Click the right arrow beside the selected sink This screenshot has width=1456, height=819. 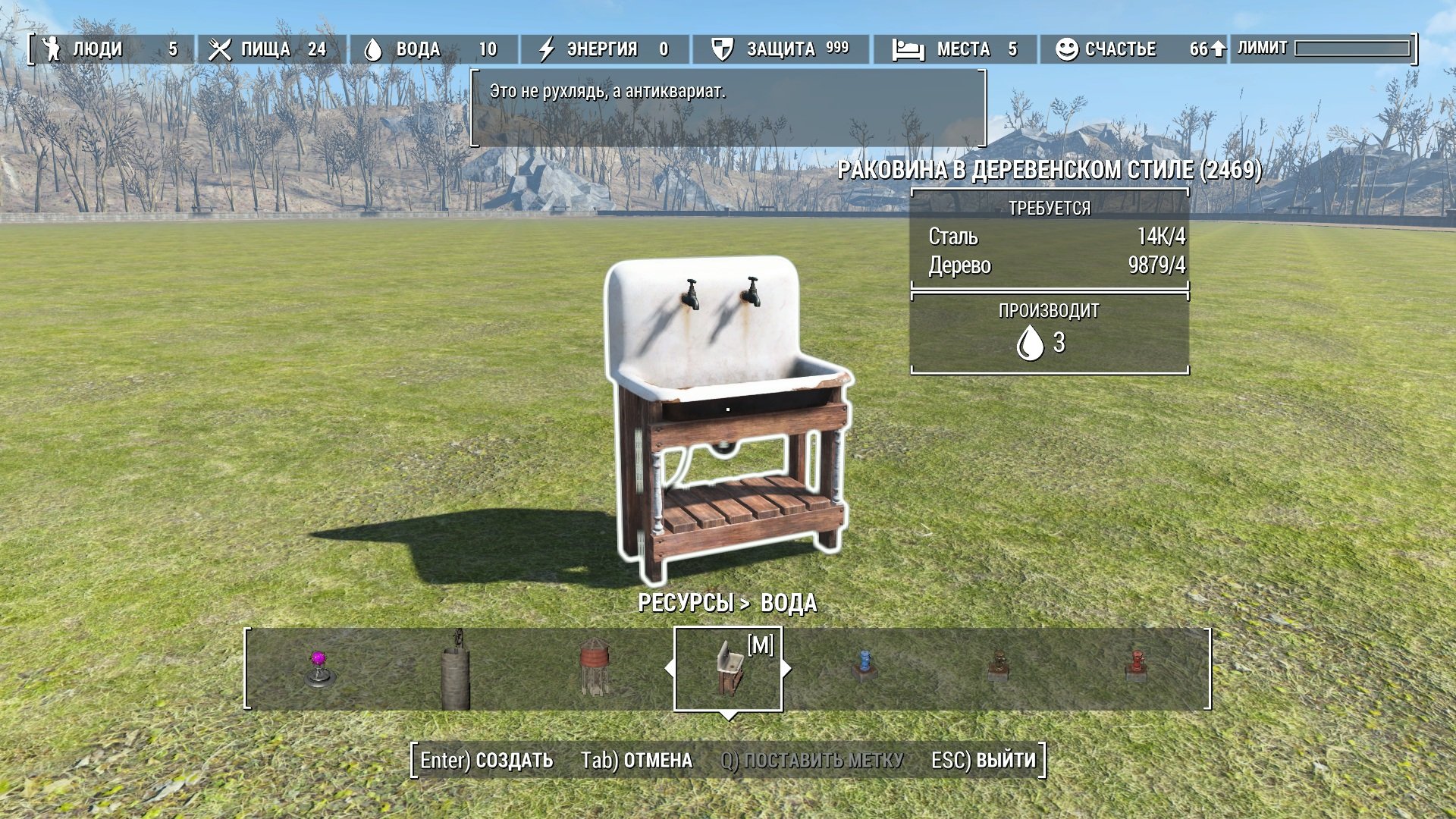(x=787, y=668)
